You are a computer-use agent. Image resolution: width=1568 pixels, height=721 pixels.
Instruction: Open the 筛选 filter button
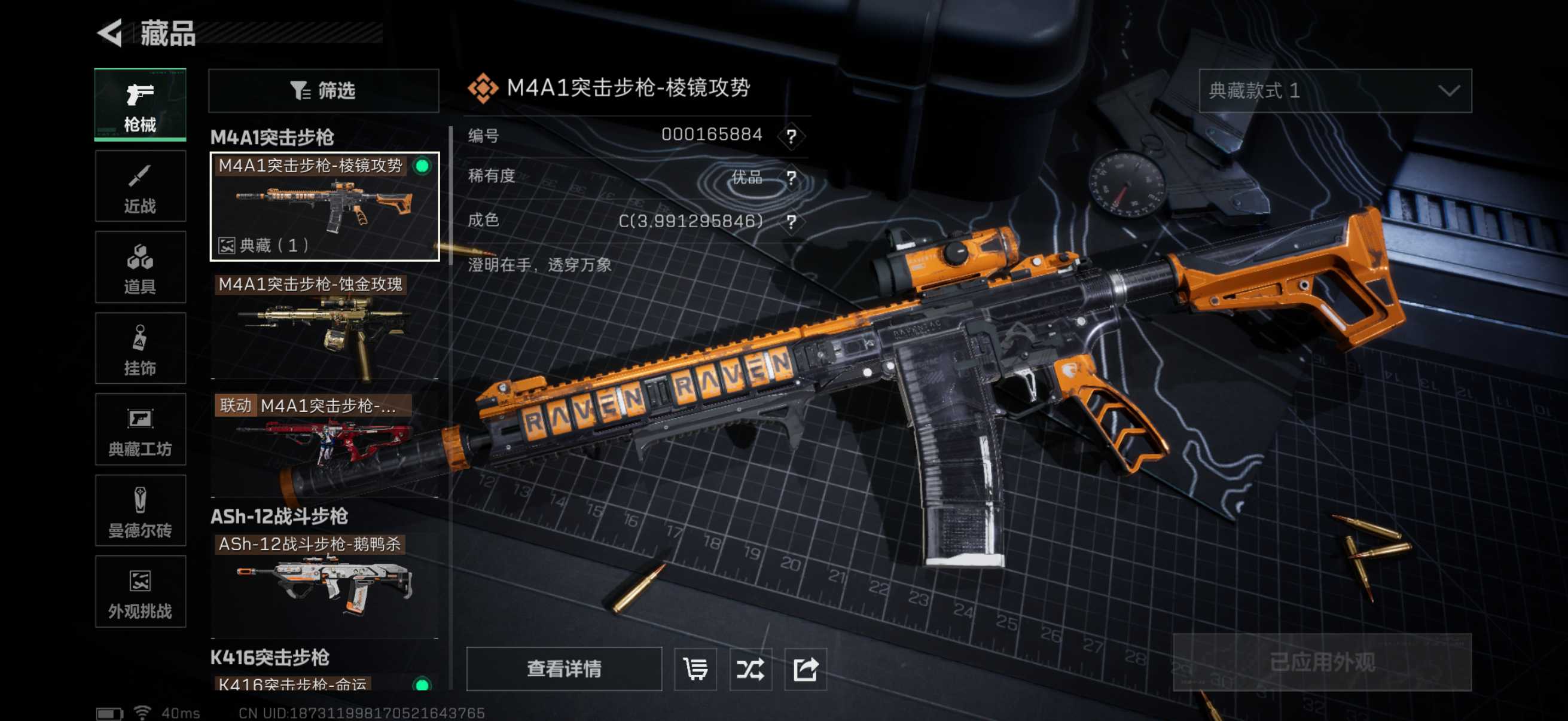[x=323, y=91]
